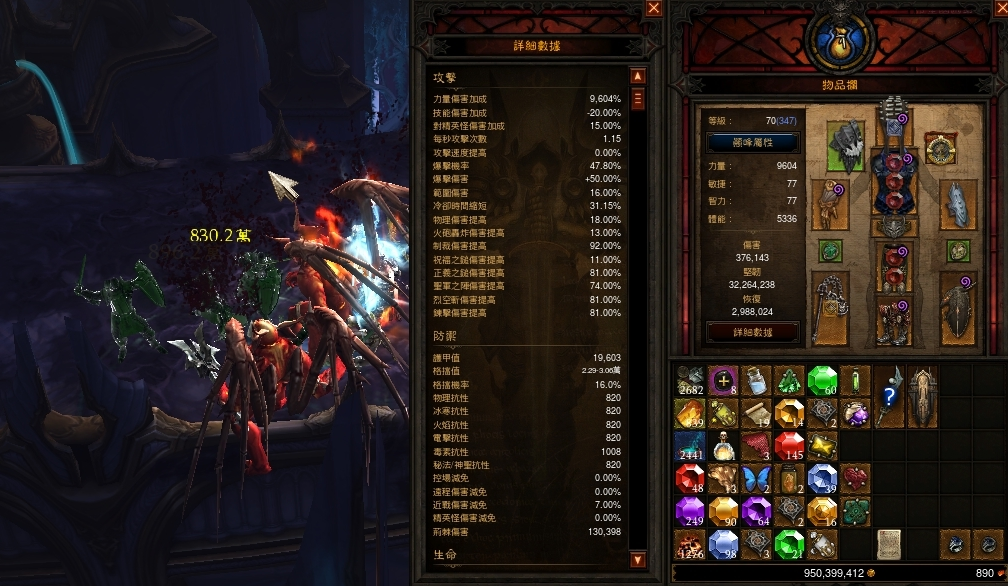The image size is (1008, 586).
Task: Select the equipped amulet slot
Action: [940, 149]
